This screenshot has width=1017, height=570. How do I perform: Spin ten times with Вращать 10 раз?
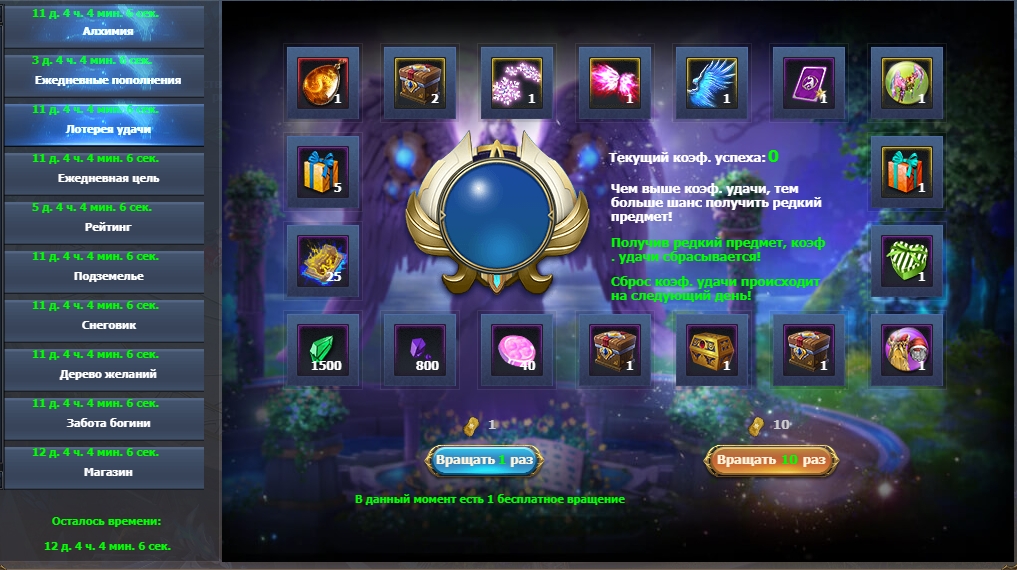tap(771, 460)
